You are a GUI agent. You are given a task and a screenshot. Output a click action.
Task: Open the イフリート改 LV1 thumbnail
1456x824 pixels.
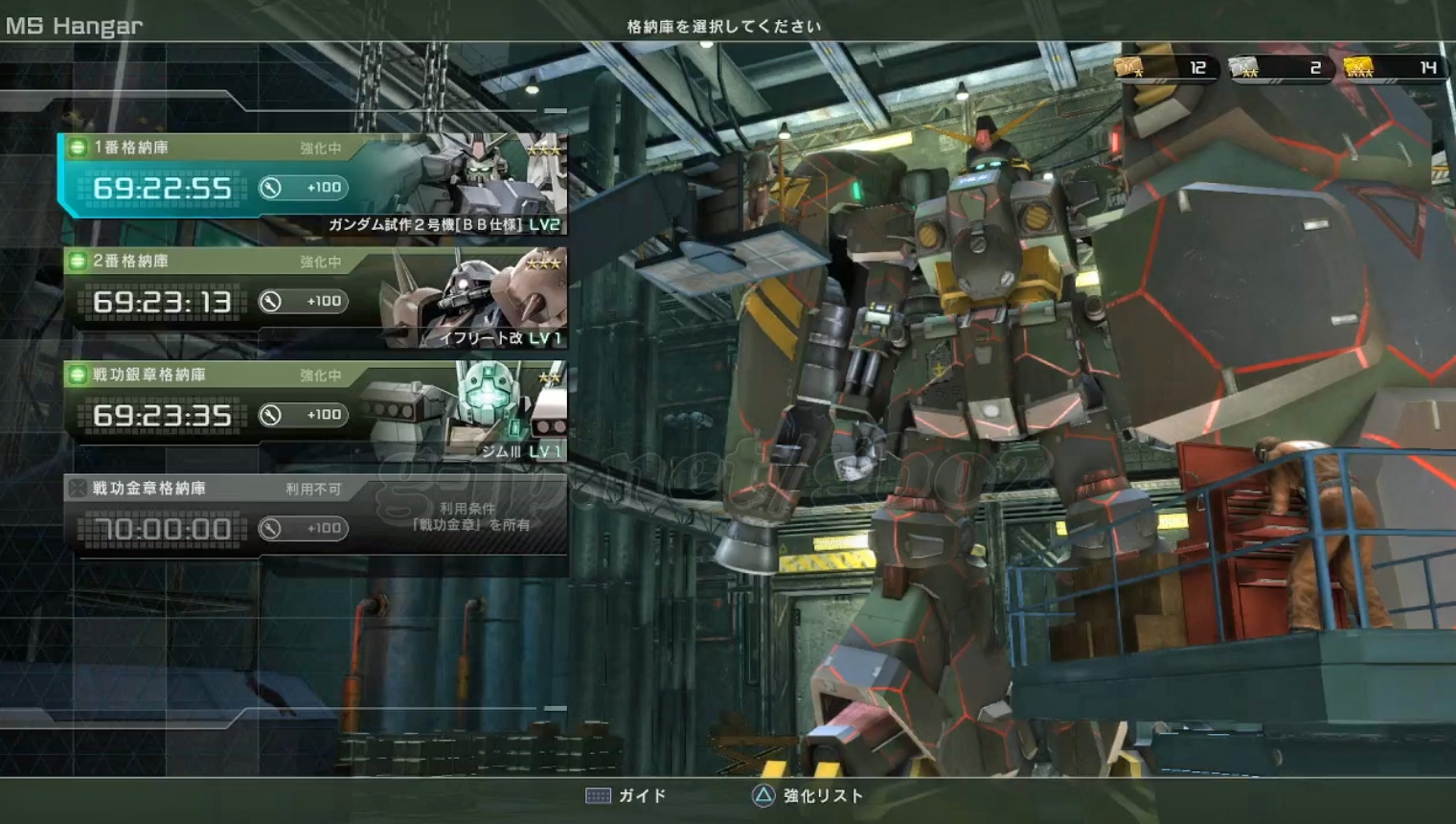pos(479,297)
